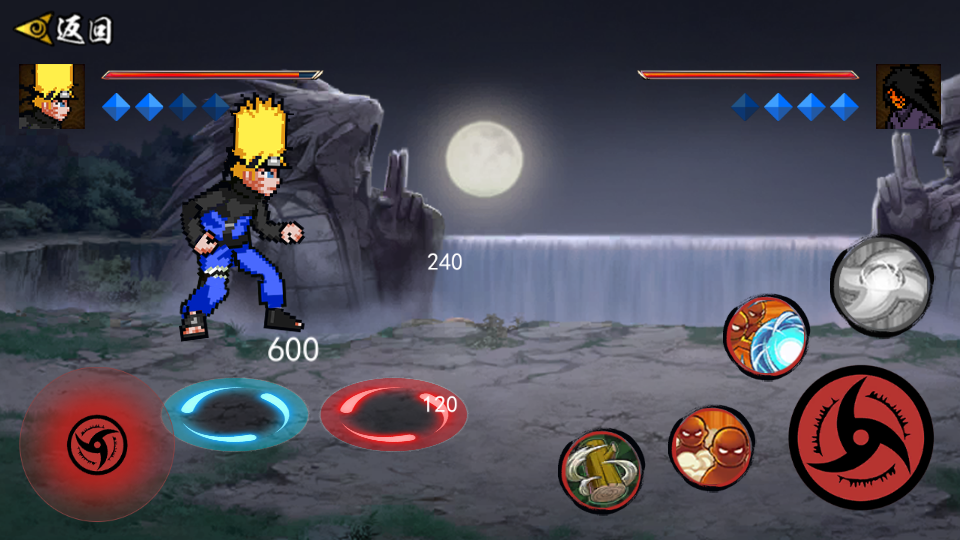Tap the 返回 back button
The image size is (960, 540).
(x=63, y=29)
